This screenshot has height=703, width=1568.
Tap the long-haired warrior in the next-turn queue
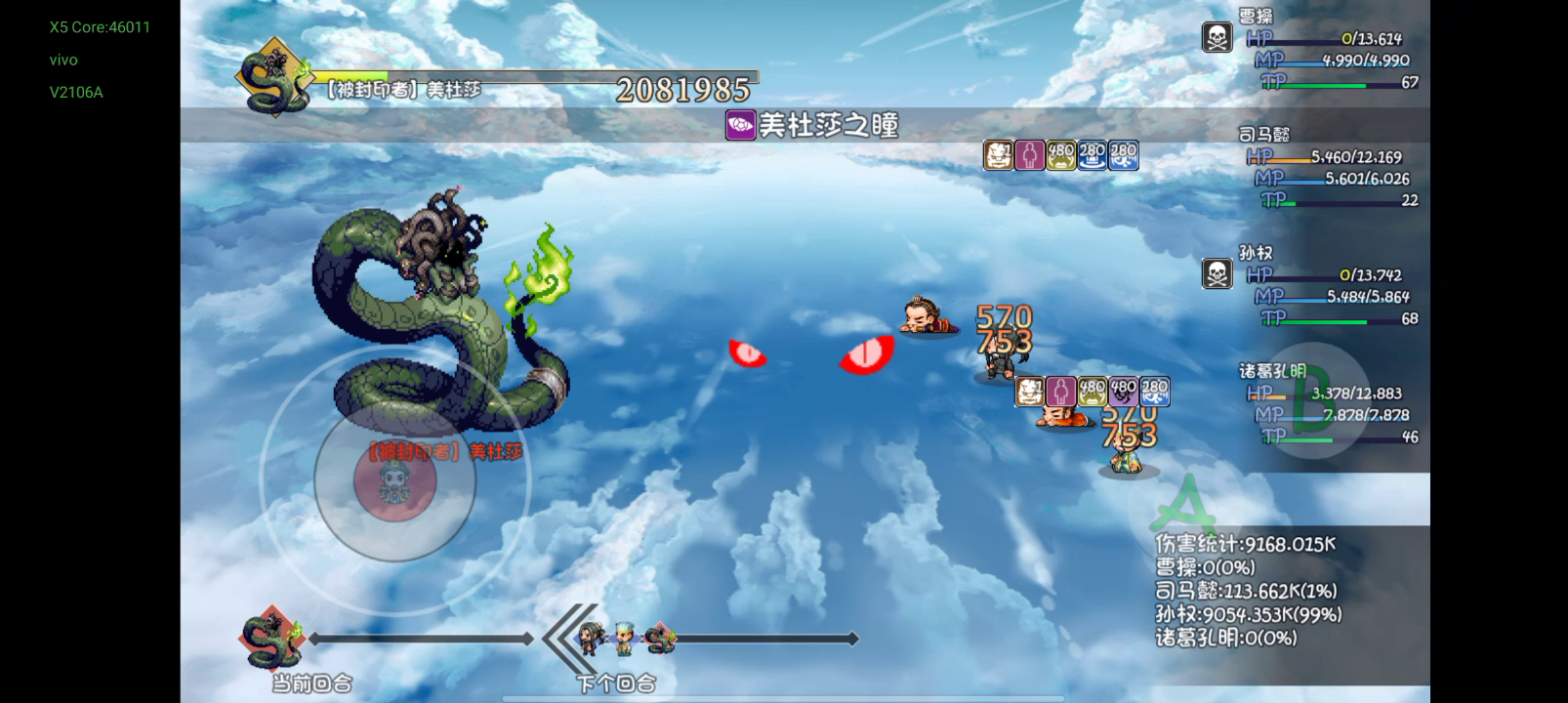(x=590, y=638)
